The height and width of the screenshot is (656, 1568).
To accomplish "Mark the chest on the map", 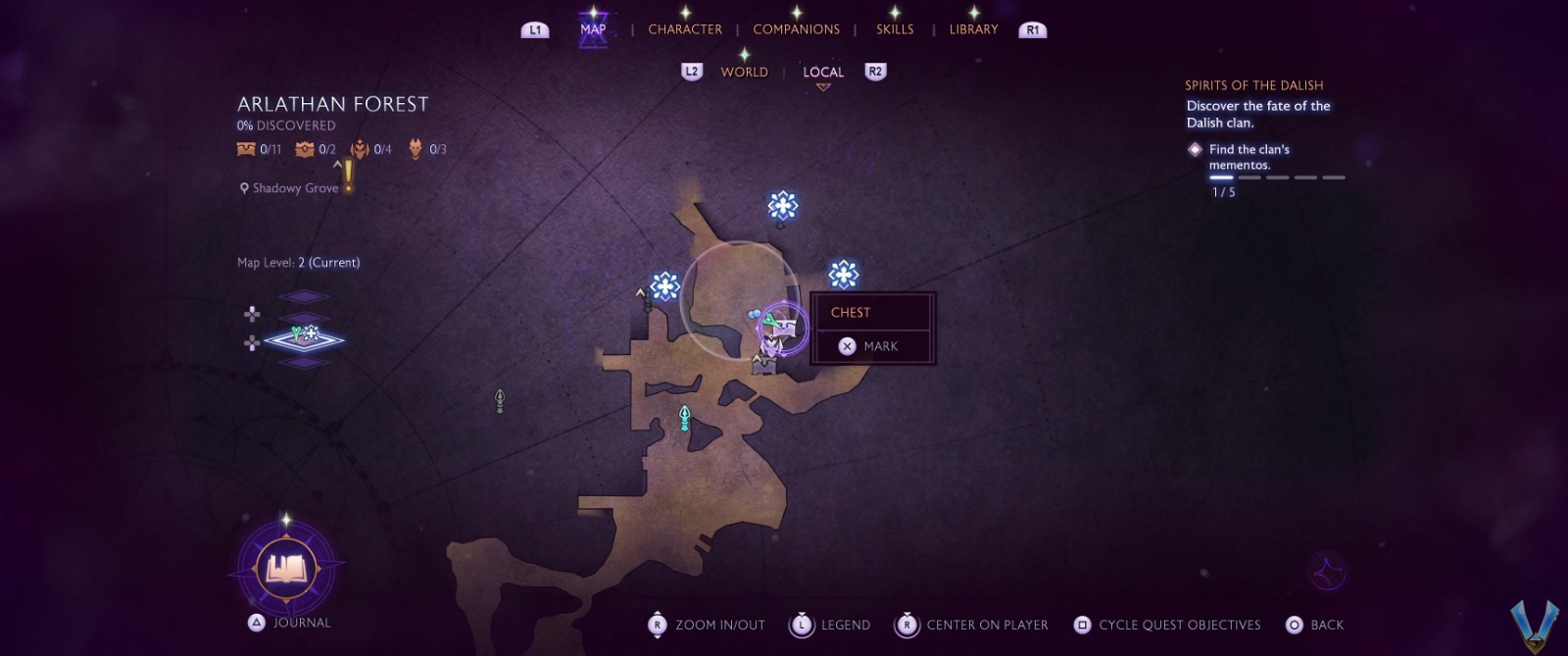I will pos(870,346).
